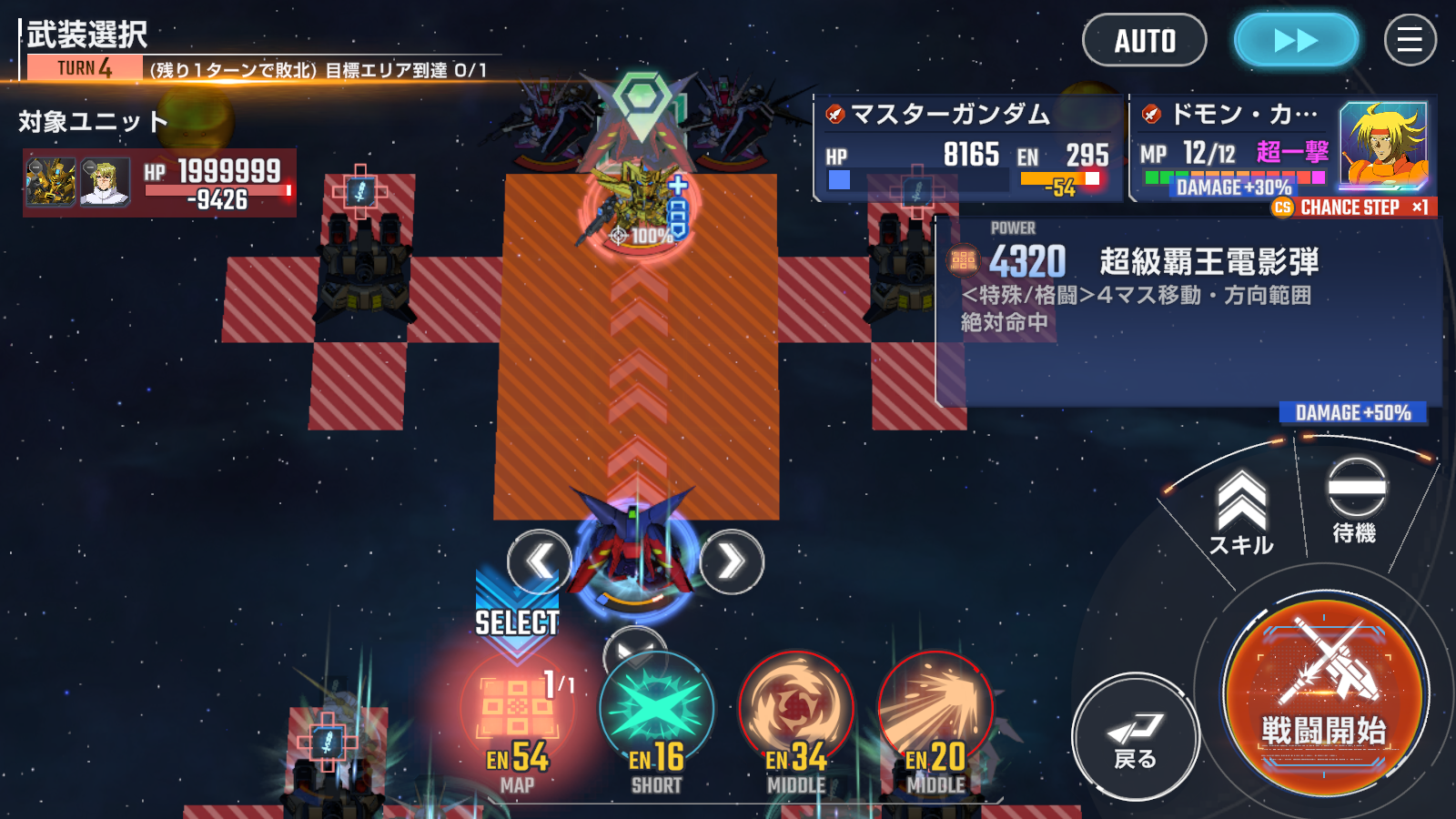Screen dimensions: 1456x819
Task: Go back with the 戻る button
Action: point(1135,736)
